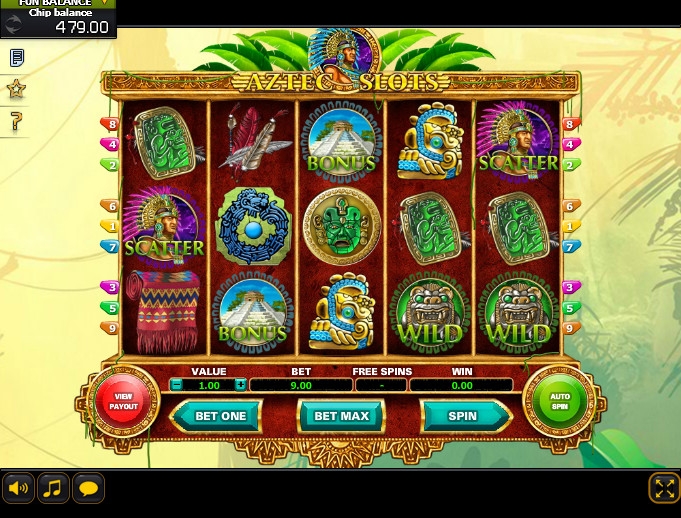Toggle music with the note icon

53,488
